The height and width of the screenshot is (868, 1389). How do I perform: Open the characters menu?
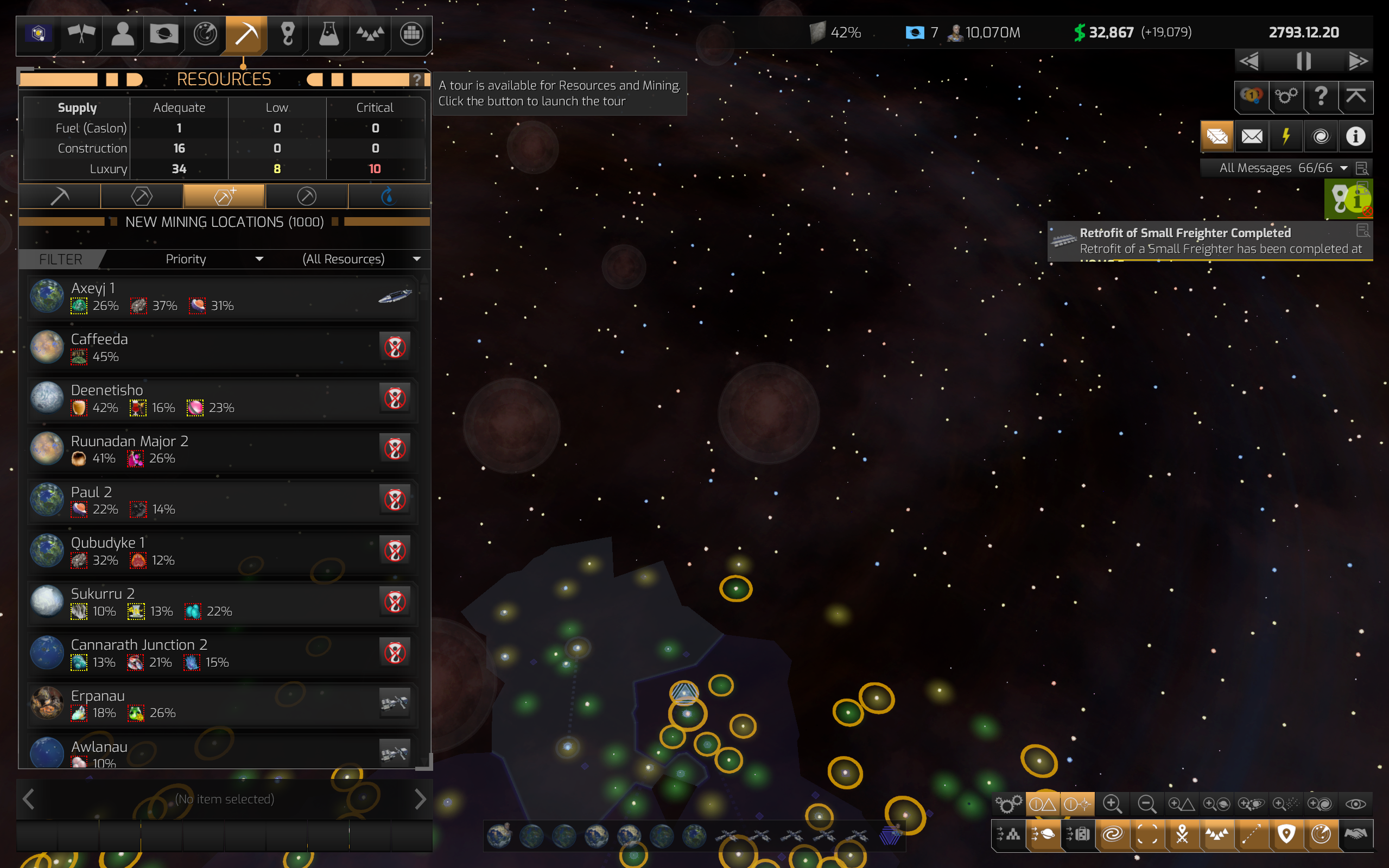pyautogui.click(x=122, y=34)
